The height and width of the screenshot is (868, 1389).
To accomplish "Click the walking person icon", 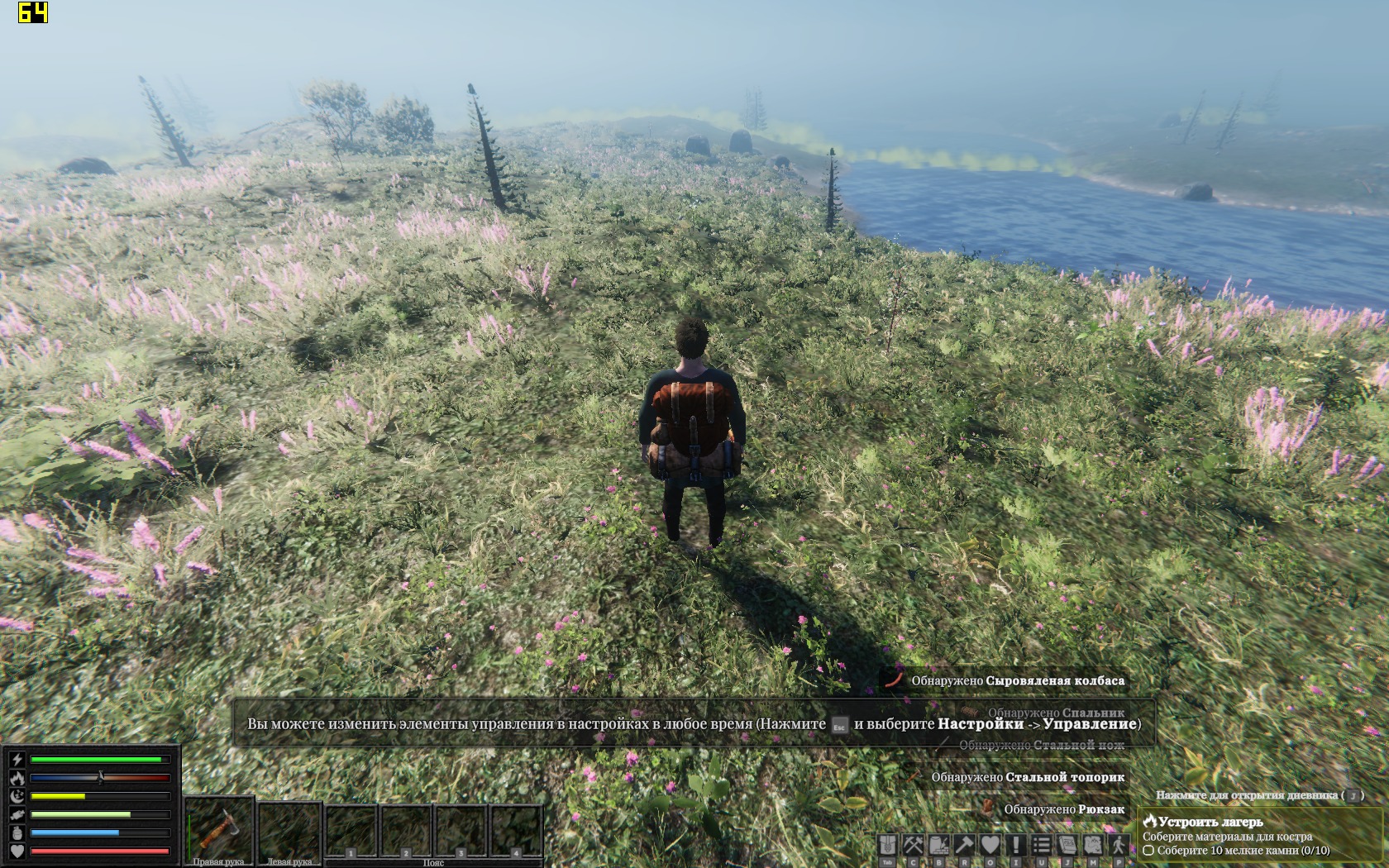I will (1119, 845).
